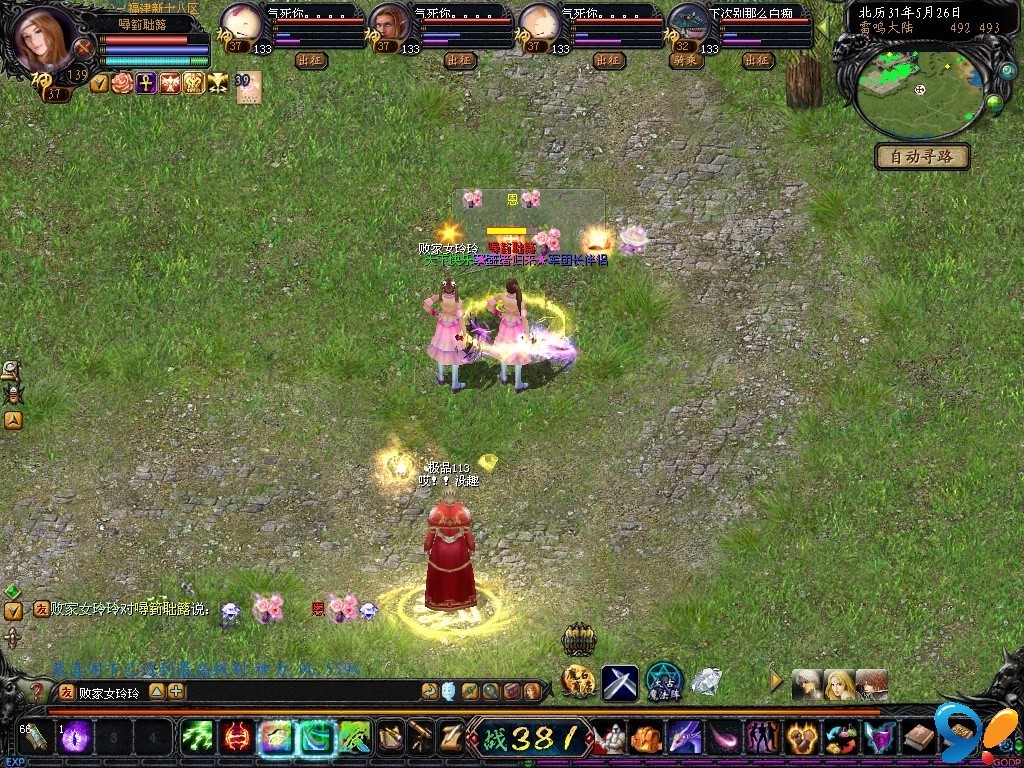
Task: Collapse the pet panel arrow
Action: [x=823, y=26]
